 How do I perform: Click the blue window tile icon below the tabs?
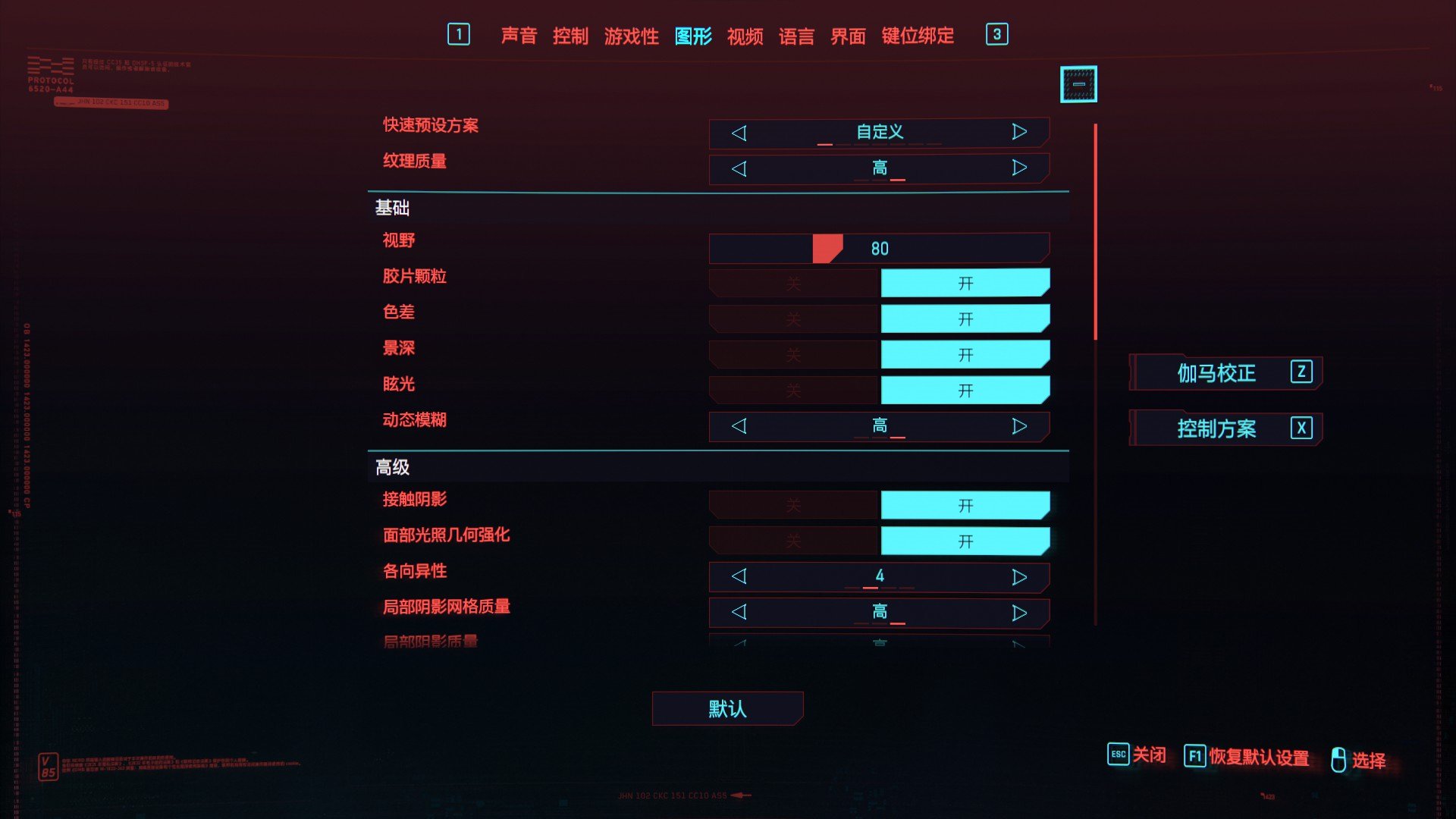click(x=1078, y=83)
